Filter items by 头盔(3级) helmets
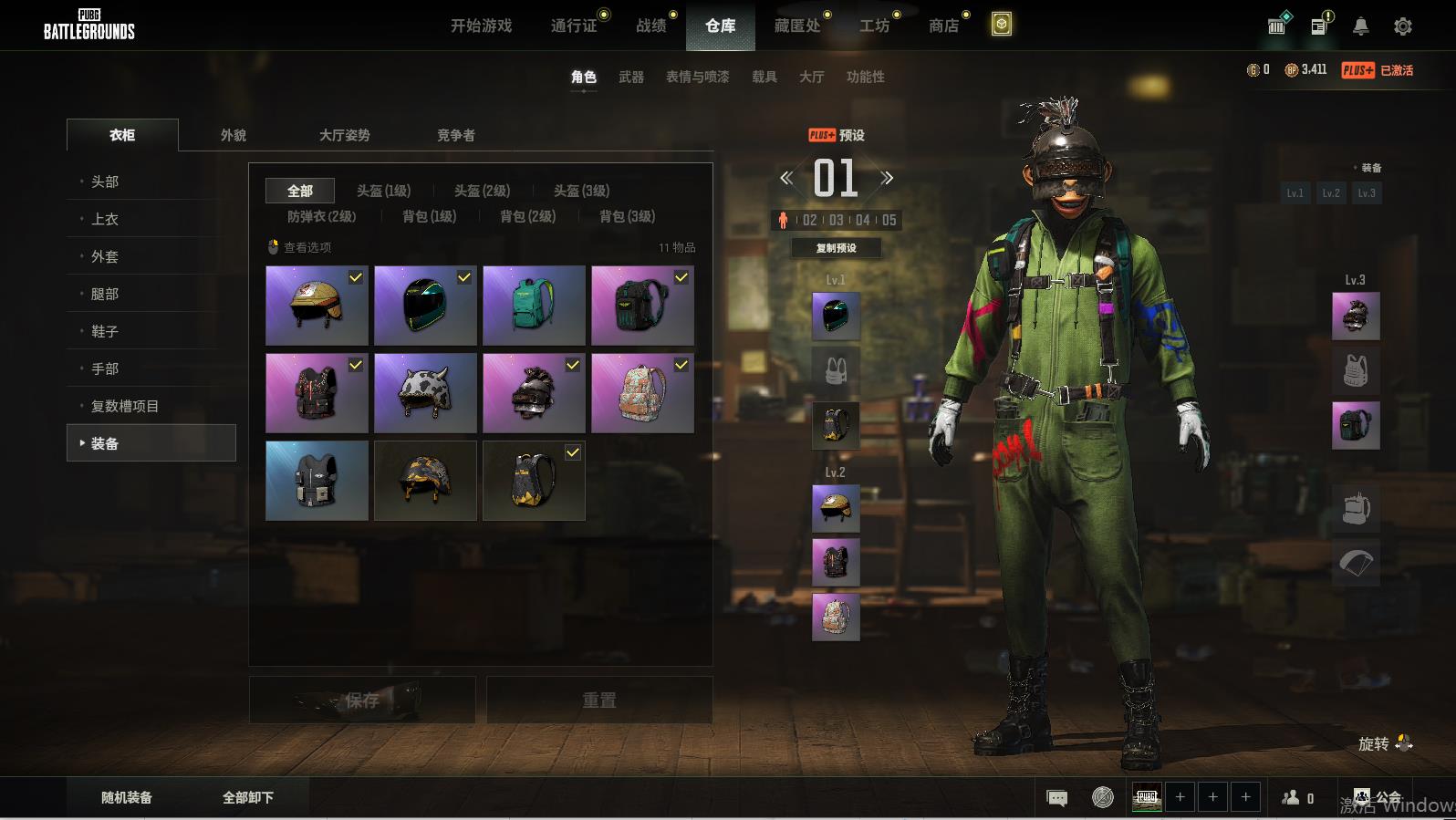1456x820 pixels. 581,191
